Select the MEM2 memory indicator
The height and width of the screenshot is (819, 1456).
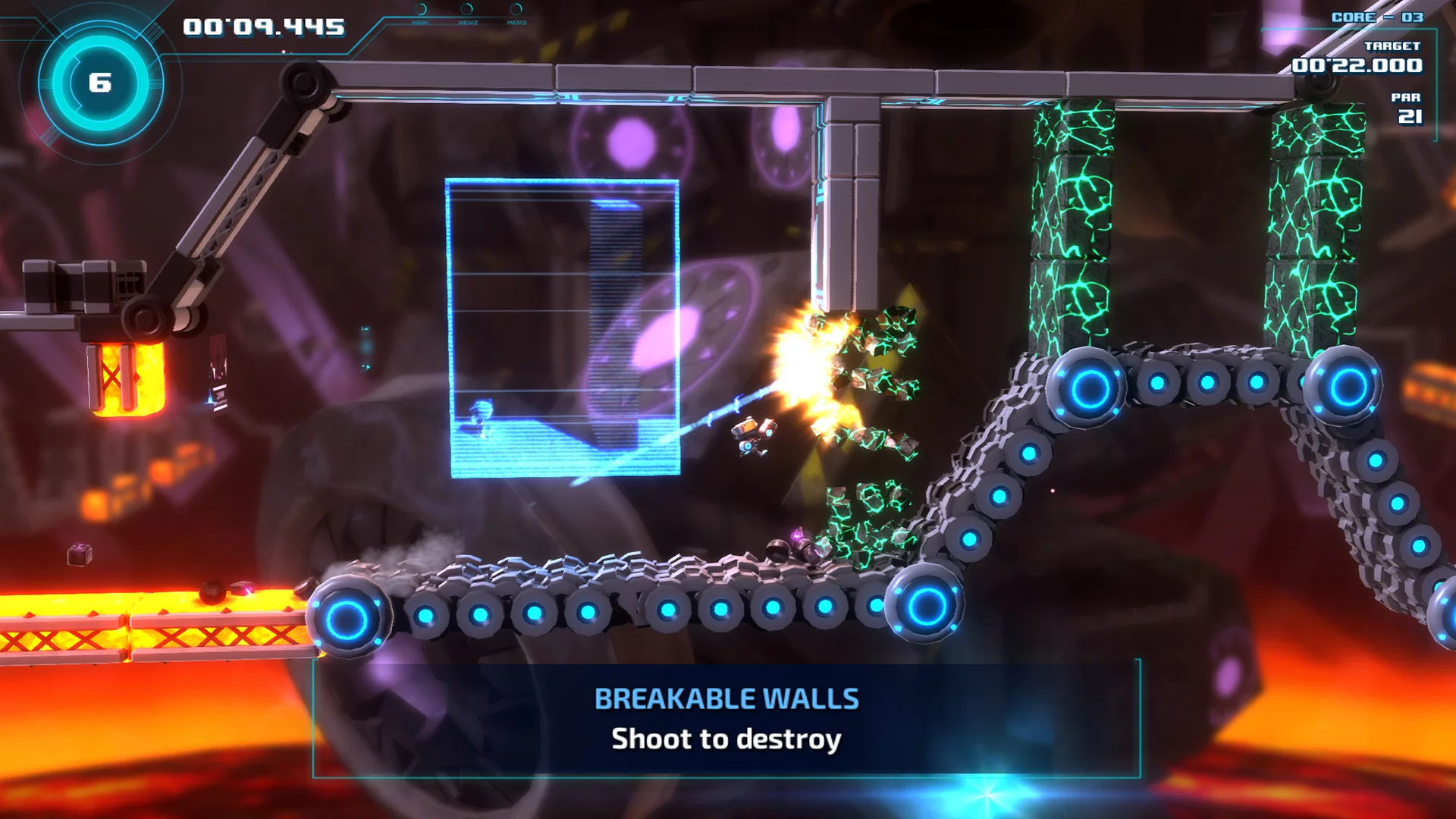[468, 11]
